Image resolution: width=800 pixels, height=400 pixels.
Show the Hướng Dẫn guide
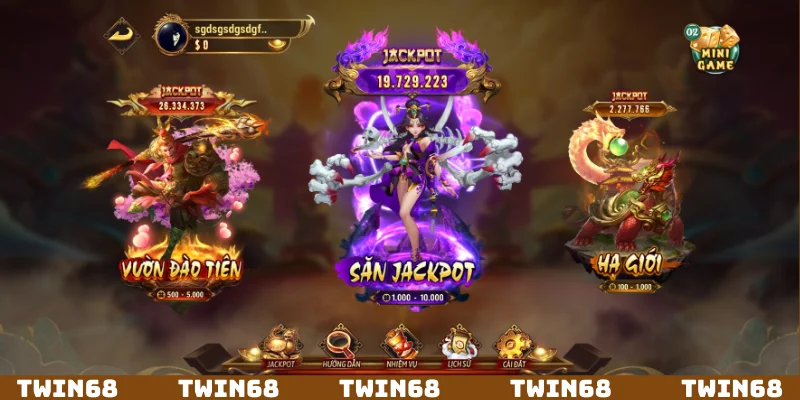pos(340,346)
